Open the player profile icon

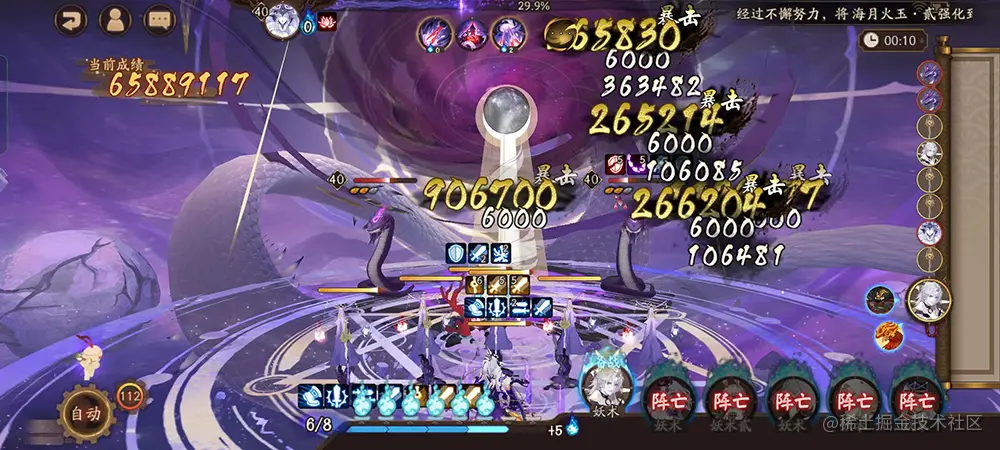click(x=116, y=18)
